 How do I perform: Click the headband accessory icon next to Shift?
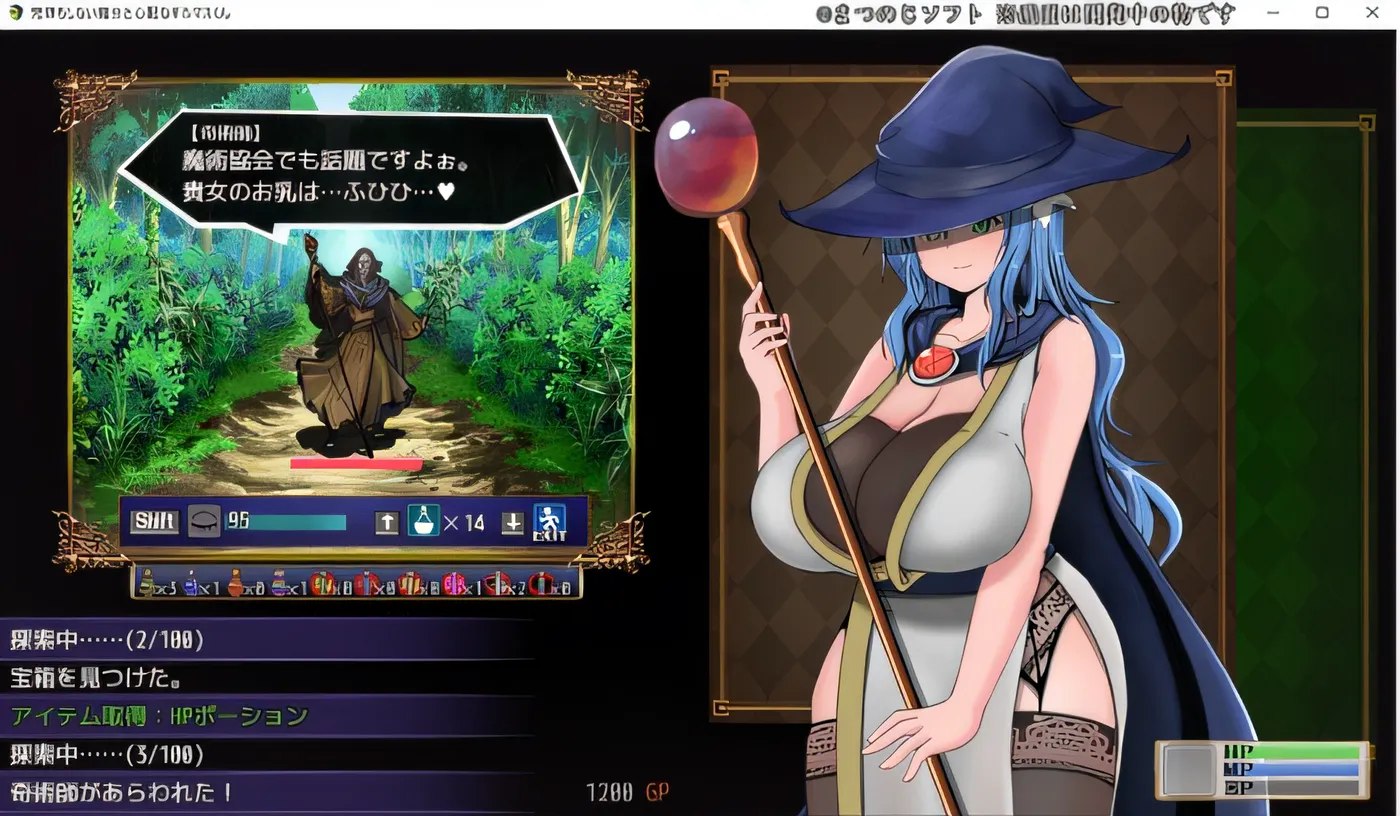pos(204,521)
